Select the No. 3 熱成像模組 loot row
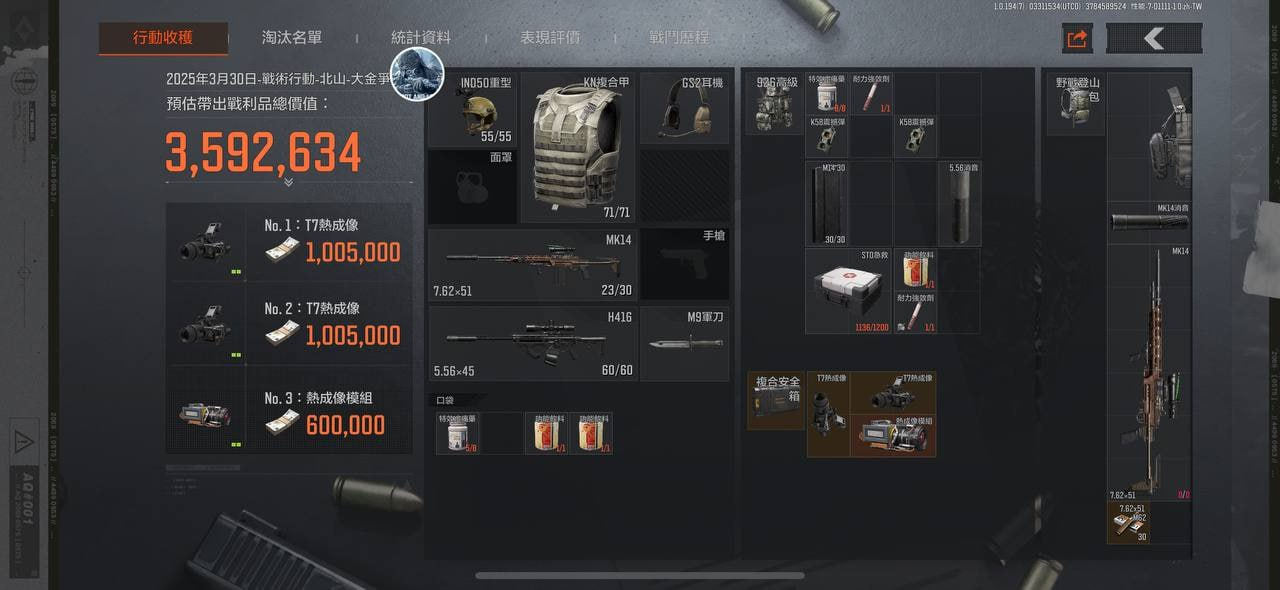 coord(289,411)
